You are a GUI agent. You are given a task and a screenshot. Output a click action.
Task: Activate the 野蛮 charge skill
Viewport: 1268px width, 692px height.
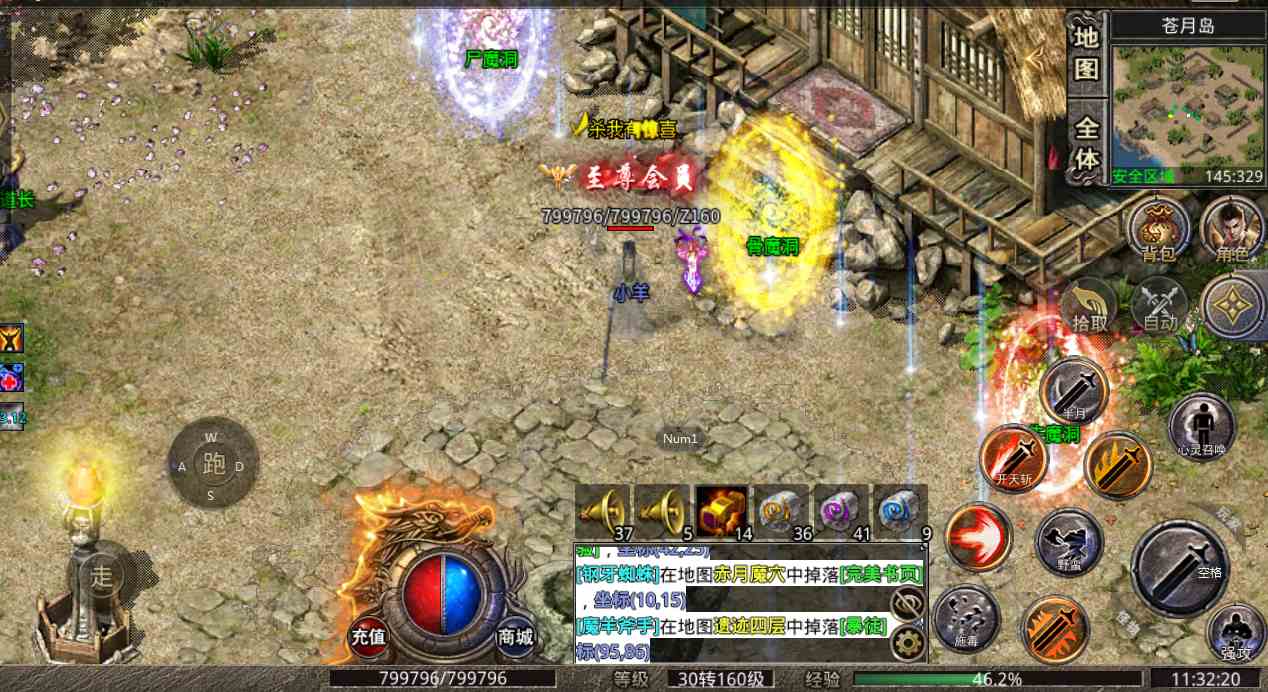[x=1069, y=543]
